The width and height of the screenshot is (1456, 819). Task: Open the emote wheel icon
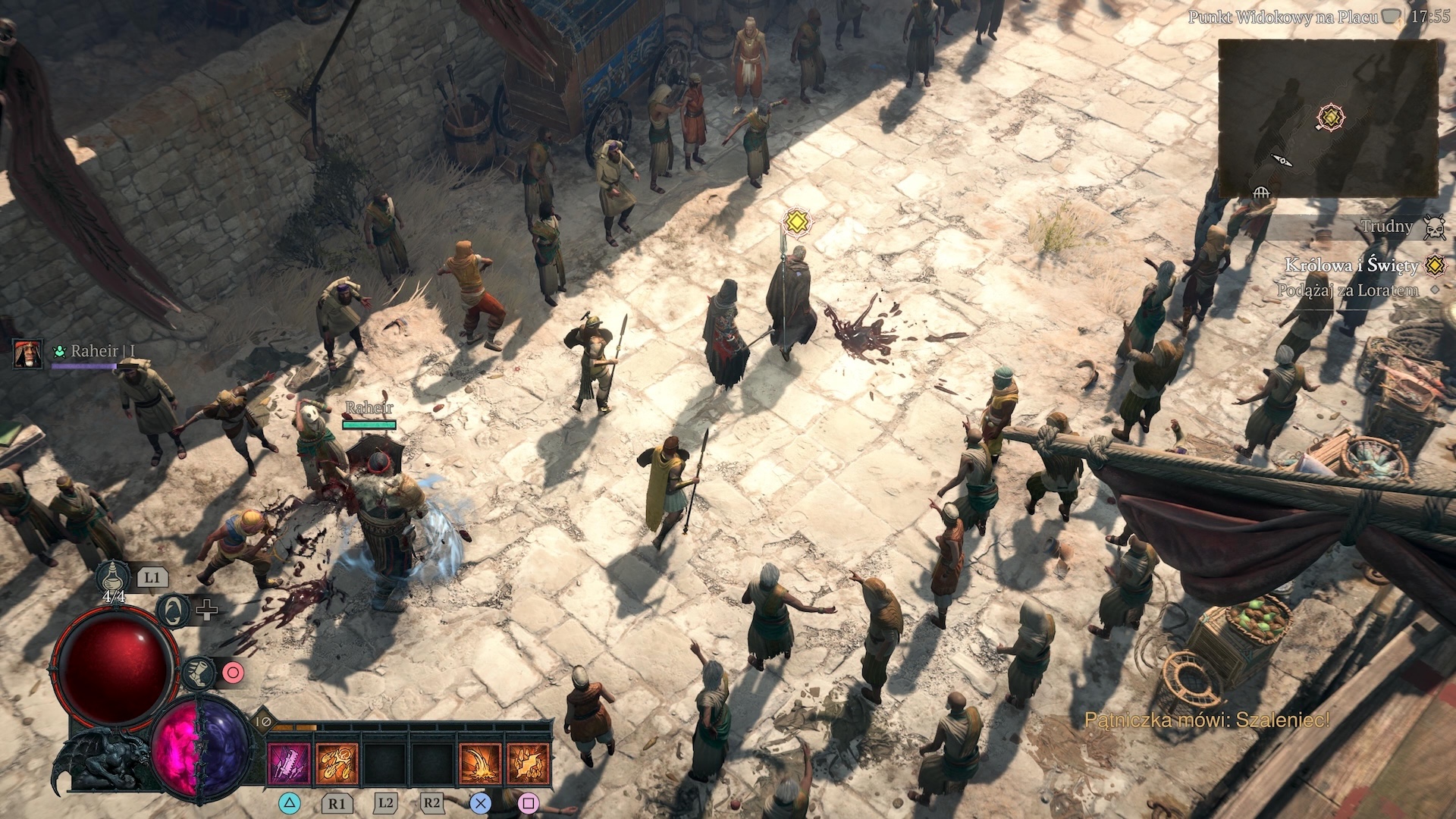tap(174, 610)
